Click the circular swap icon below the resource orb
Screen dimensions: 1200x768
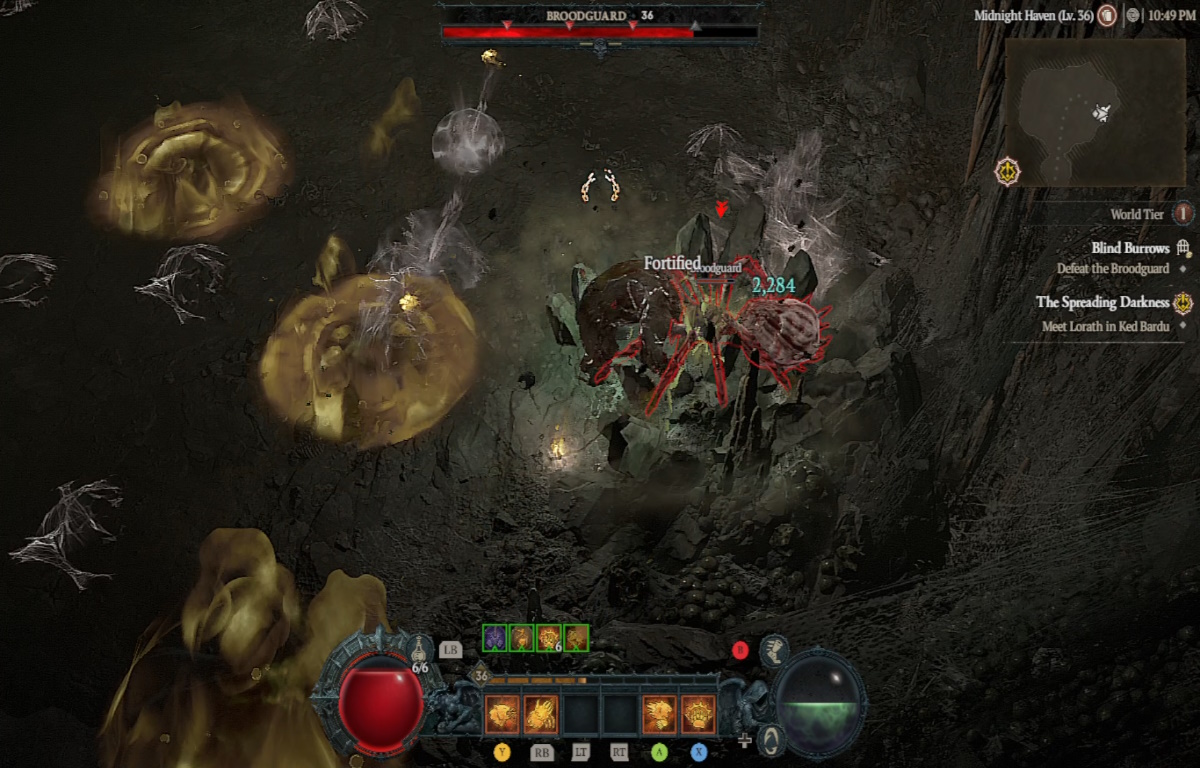(770, 740)
